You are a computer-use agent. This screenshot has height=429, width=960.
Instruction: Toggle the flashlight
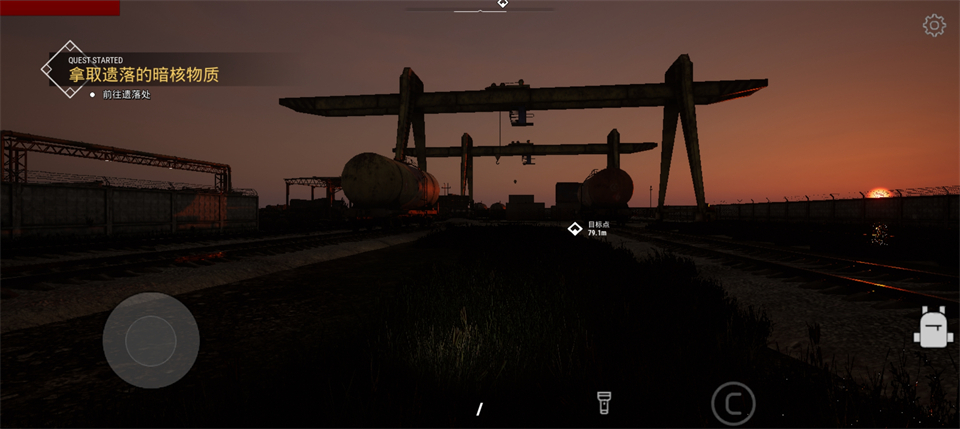pos(604,402)
